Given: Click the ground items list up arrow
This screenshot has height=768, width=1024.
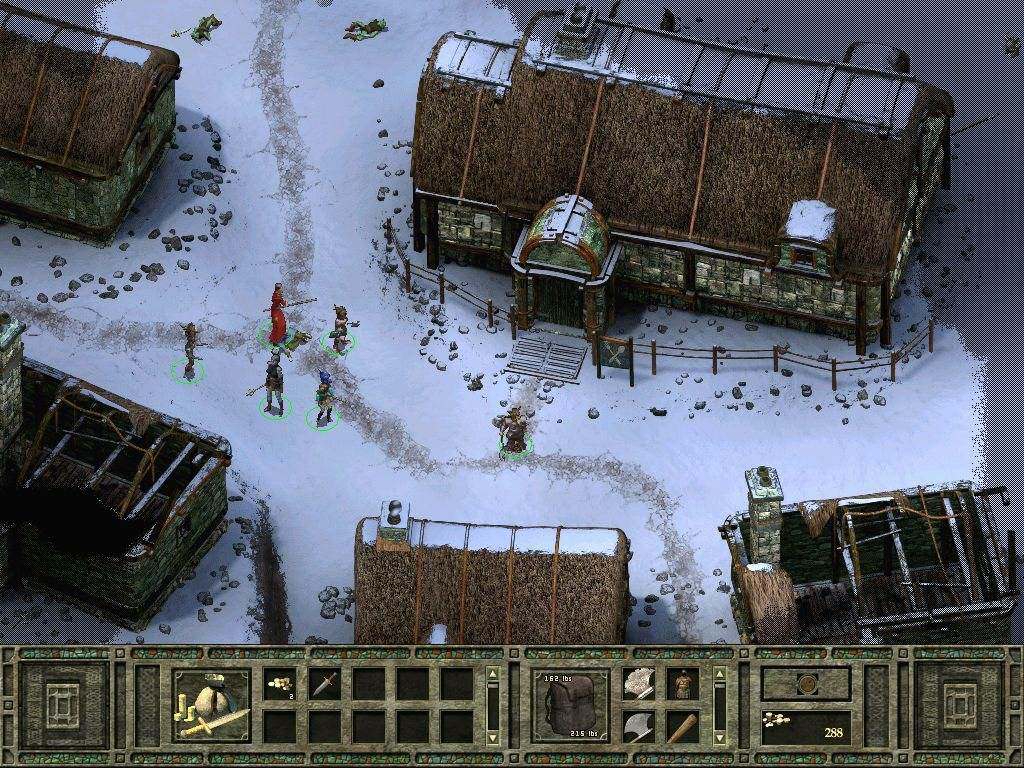Looking at the screenshot, I should [491, 674].
